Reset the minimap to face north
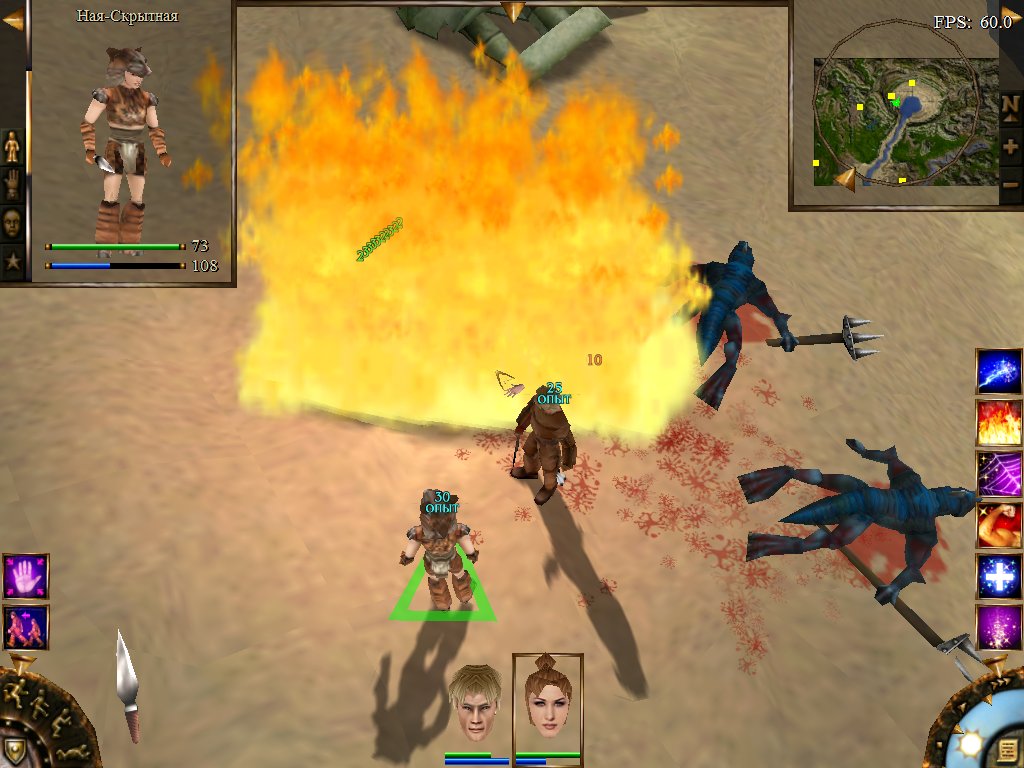 point(1010,107)
